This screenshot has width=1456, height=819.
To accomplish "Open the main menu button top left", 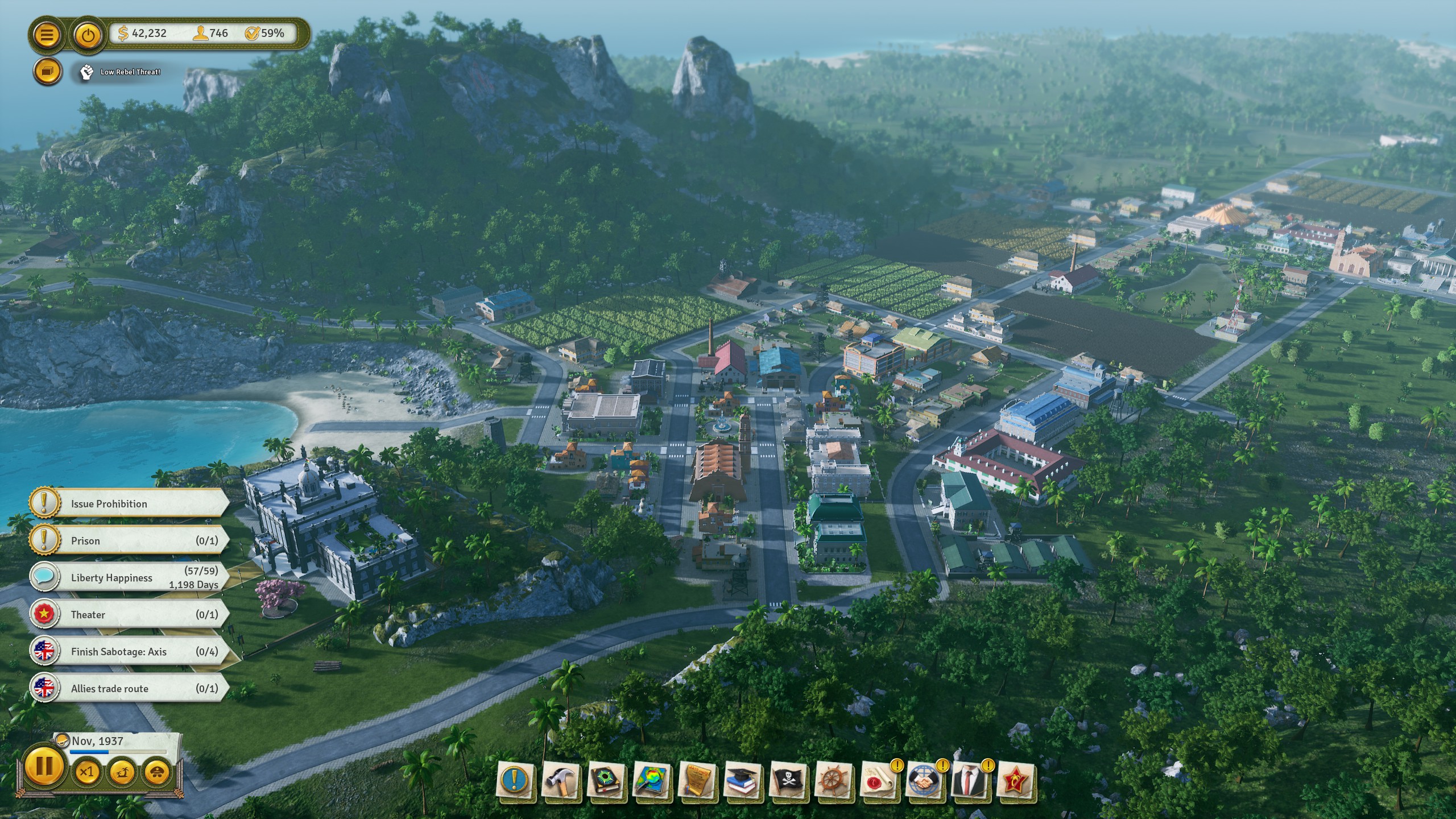I will click(48, 34).
